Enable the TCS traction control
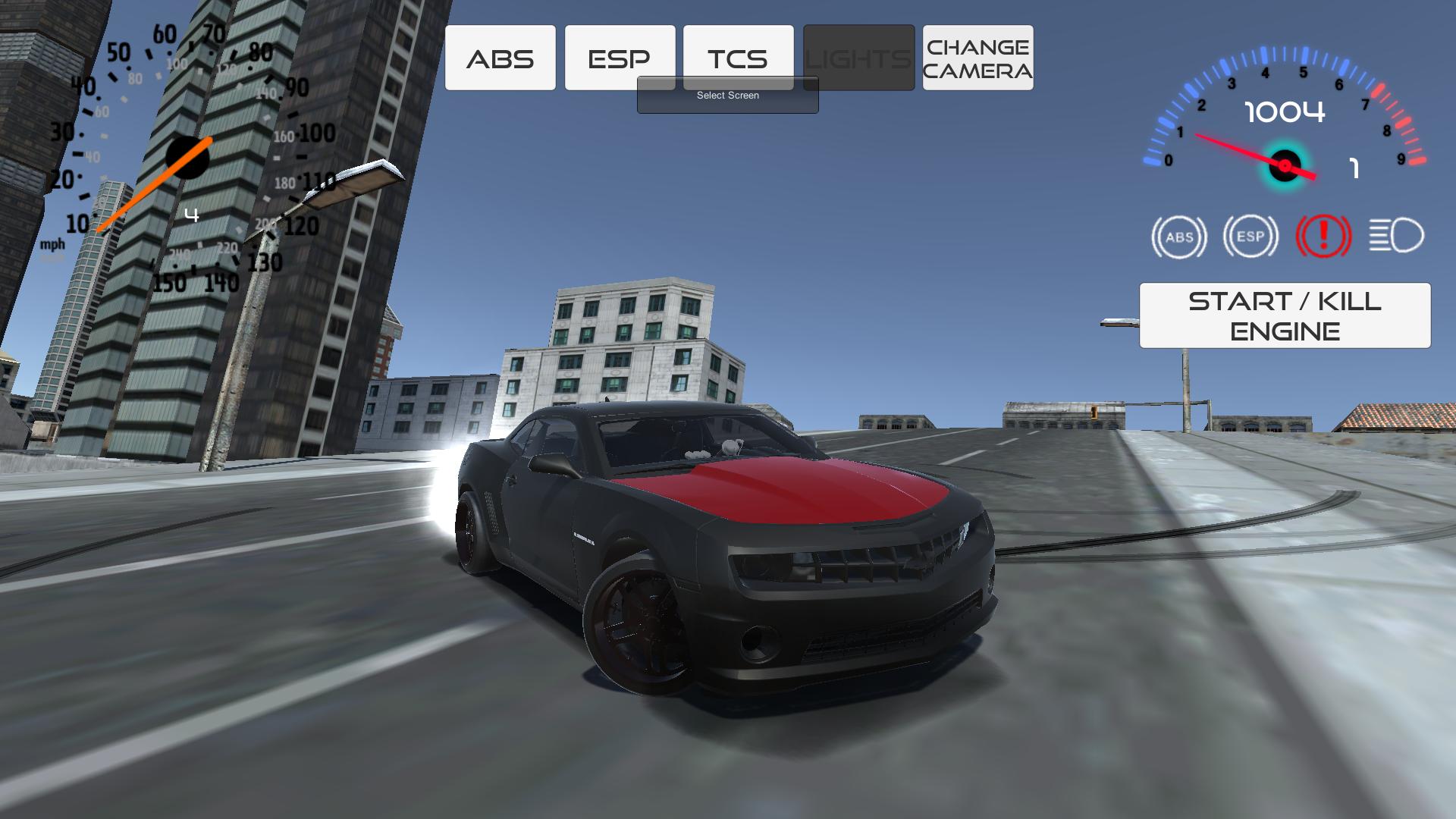The height and width of the screenshot is (819, 1456). (x=739, y=56)
